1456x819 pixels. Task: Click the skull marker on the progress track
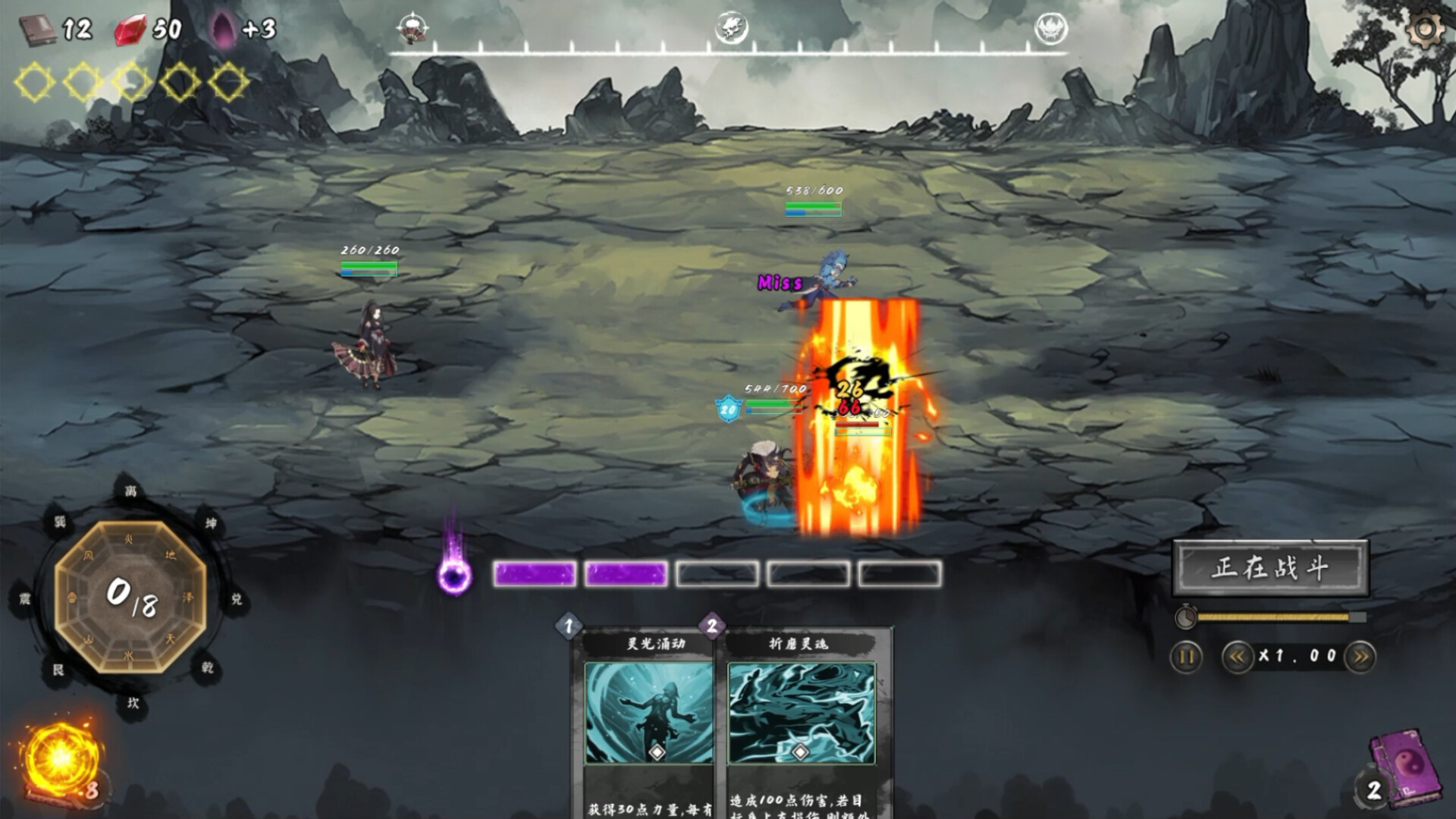[731, 29]
